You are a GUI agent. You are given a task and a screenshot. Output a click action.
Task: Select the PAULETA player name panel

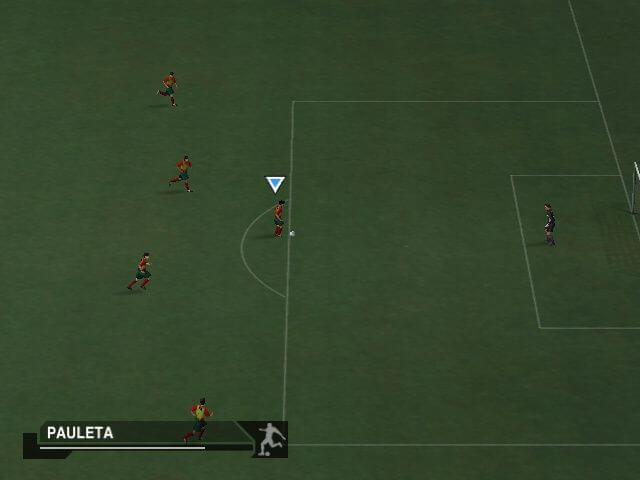pos(81,433)
